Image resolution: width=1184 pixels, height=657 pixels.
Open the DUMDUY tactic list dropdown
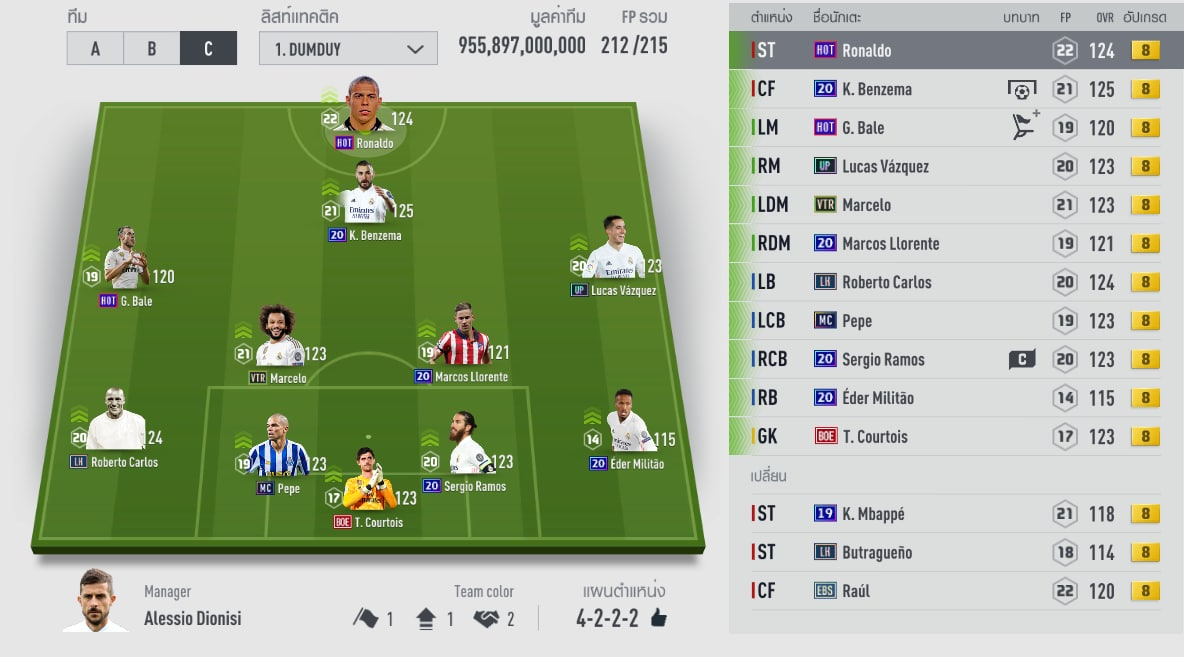click(x=348, y=49)
